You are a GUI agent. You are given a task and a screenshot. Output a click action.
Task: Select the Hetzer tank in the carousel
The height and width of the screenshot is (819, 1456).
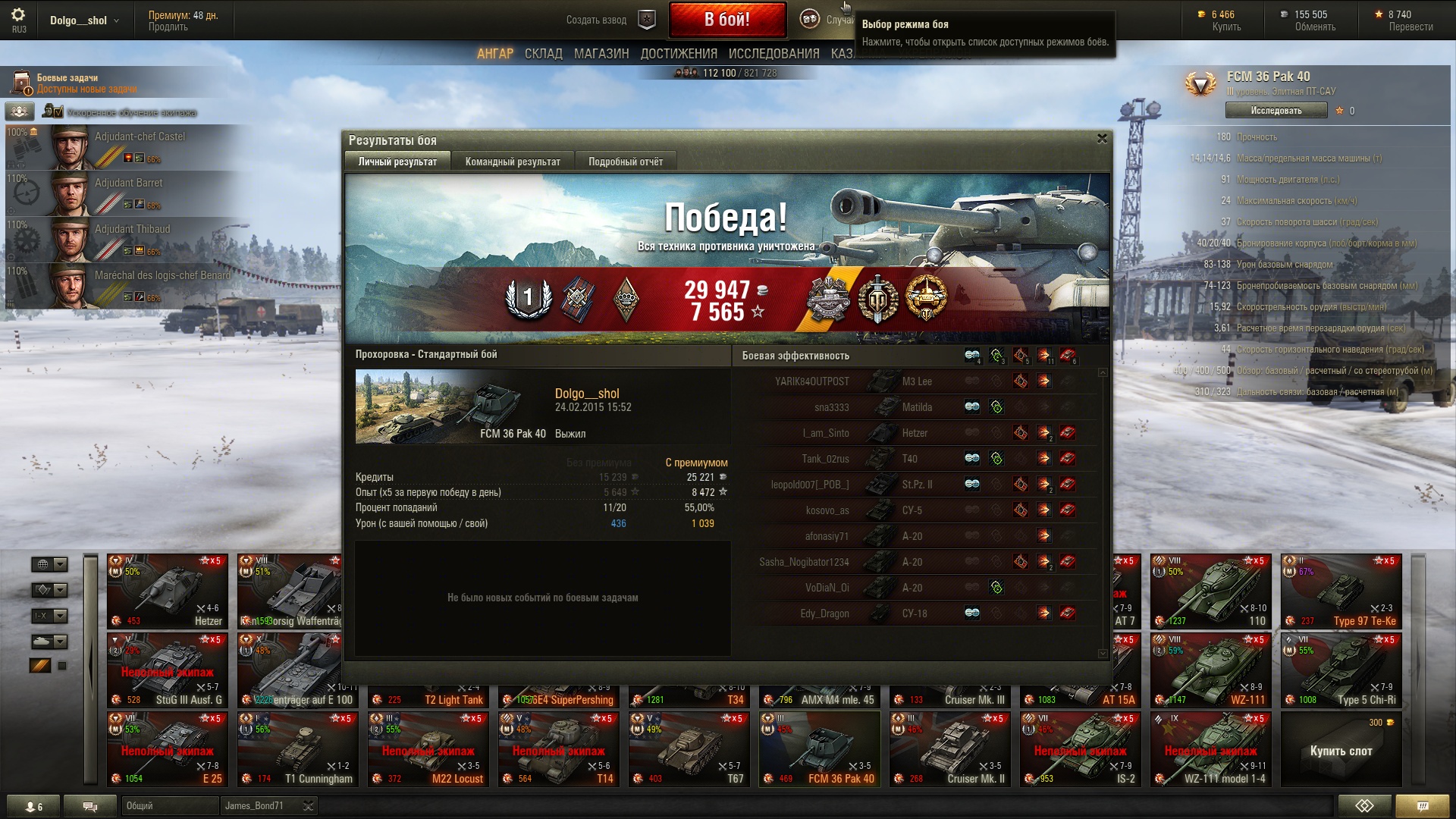(168, 591)
